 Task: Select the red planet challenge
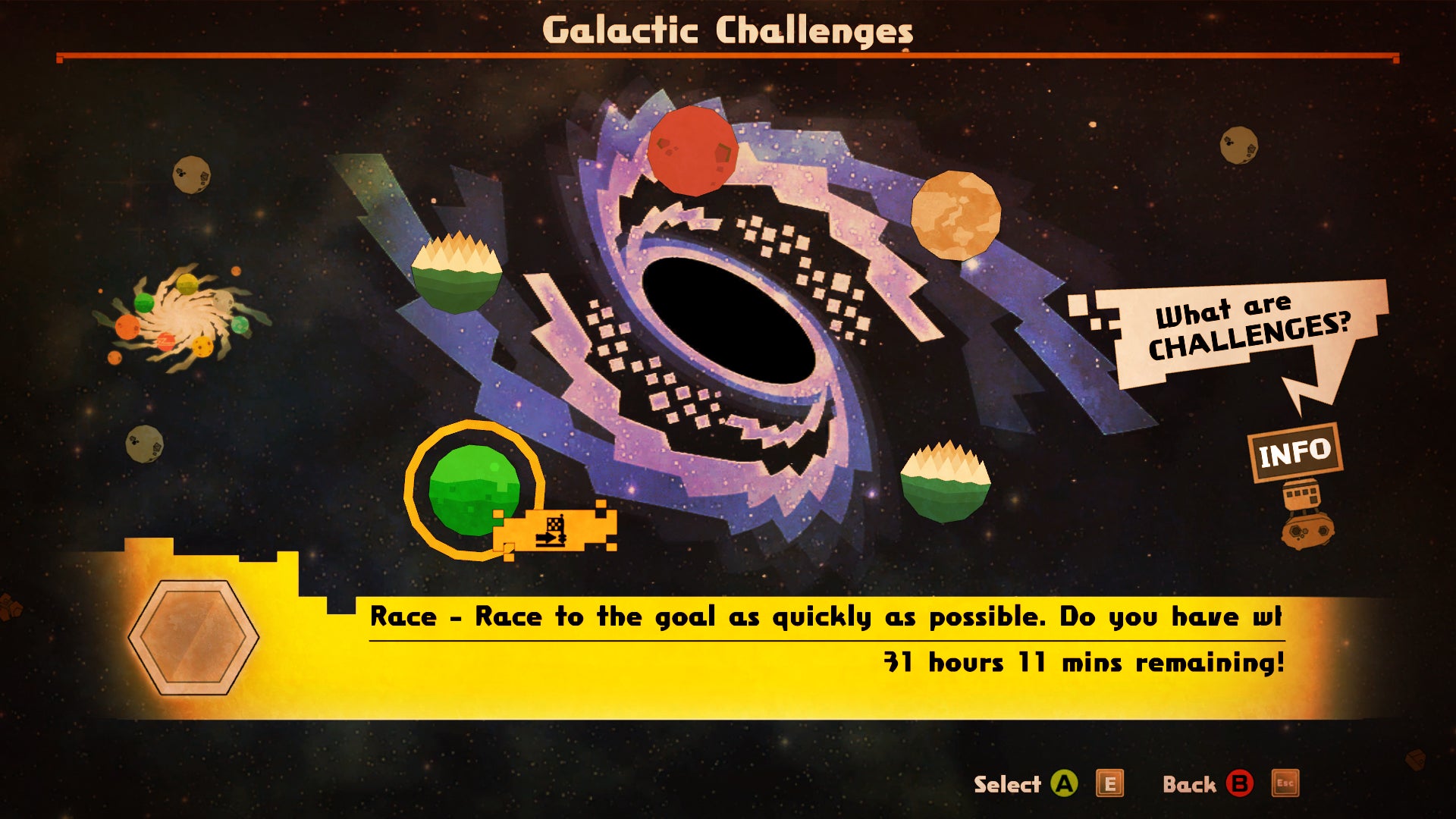pos(692,151)
